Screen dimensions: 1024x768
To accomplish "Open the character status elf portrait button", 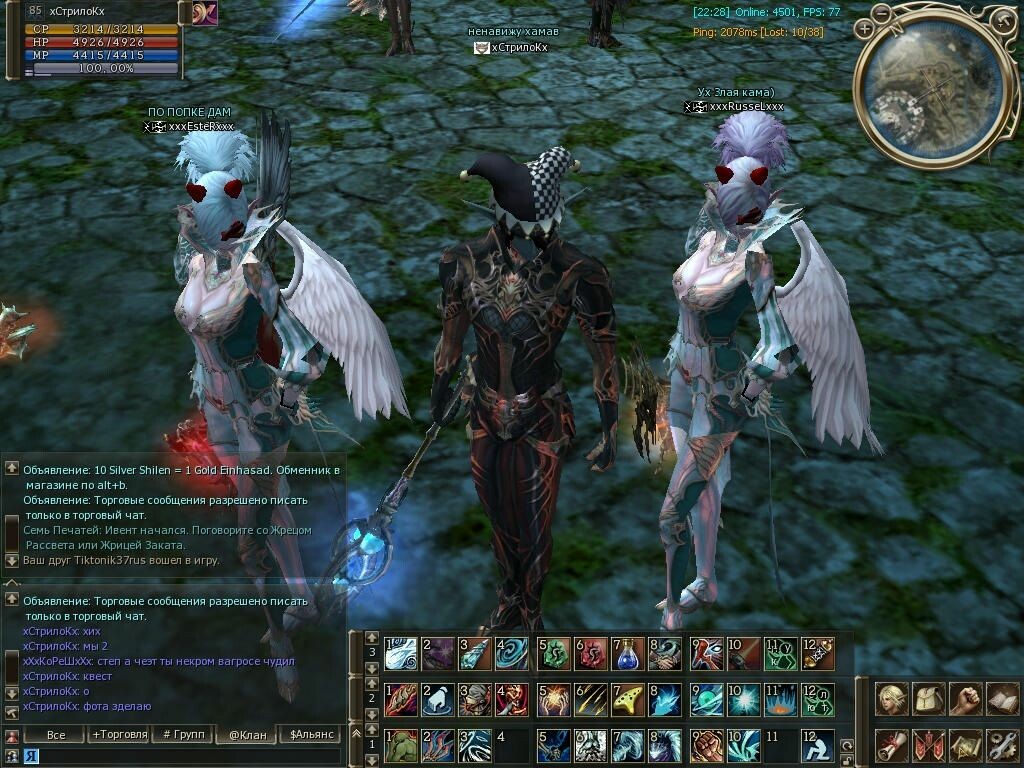I will [892, 698].
